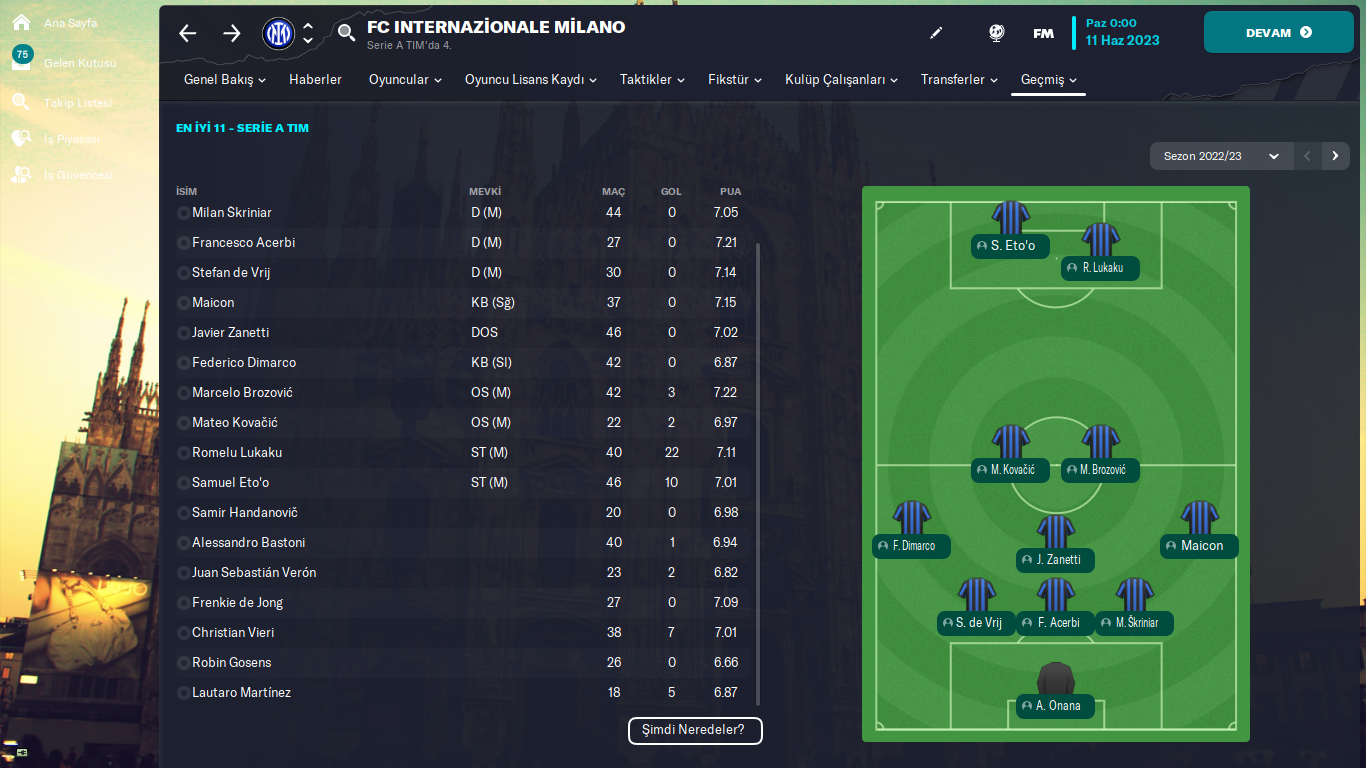Select Romelu Lukaku in the player list
The width and height of the screenshot is (1366, 768).
click(236, 453)
